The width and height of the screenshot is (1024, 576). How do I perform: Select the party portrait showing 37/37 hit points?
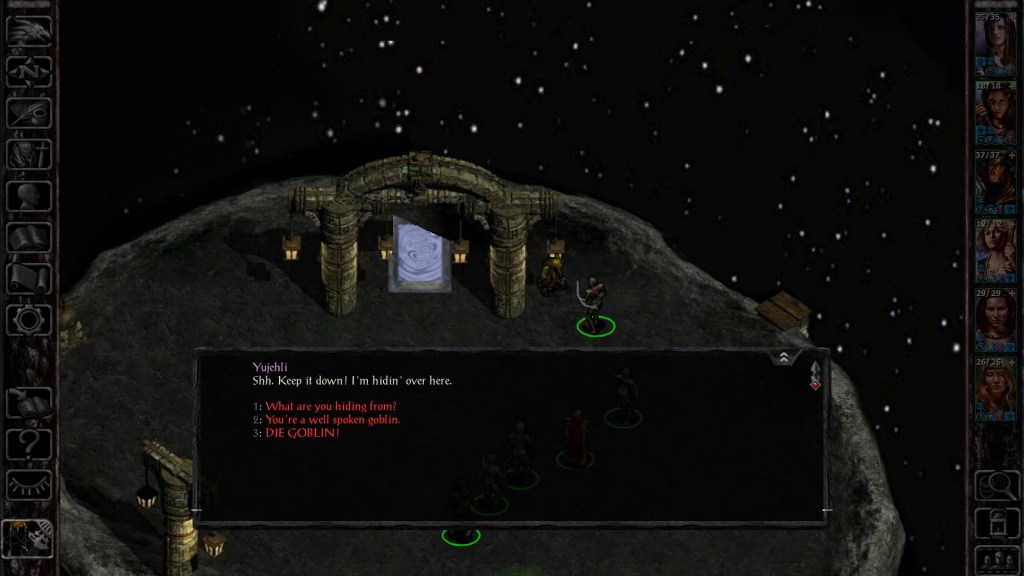tap(996, 180)
